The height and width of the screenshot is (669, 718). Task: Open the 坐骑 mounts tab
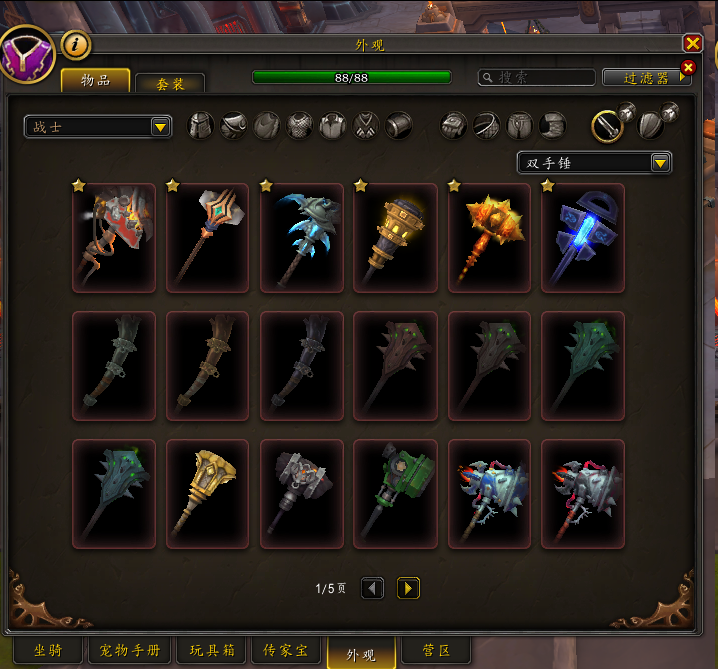pyautogui.click(x=47, y=650)
